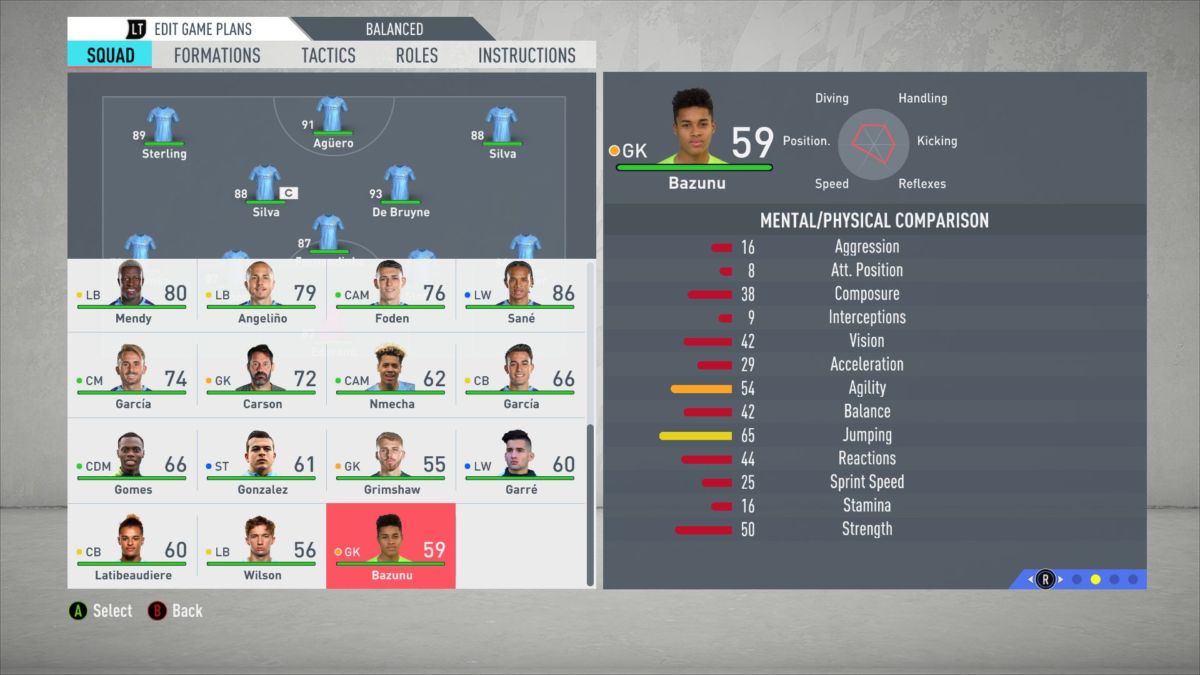Select the Squad tab
Screen dimensions: 1200x675
(x=110, y=55)
